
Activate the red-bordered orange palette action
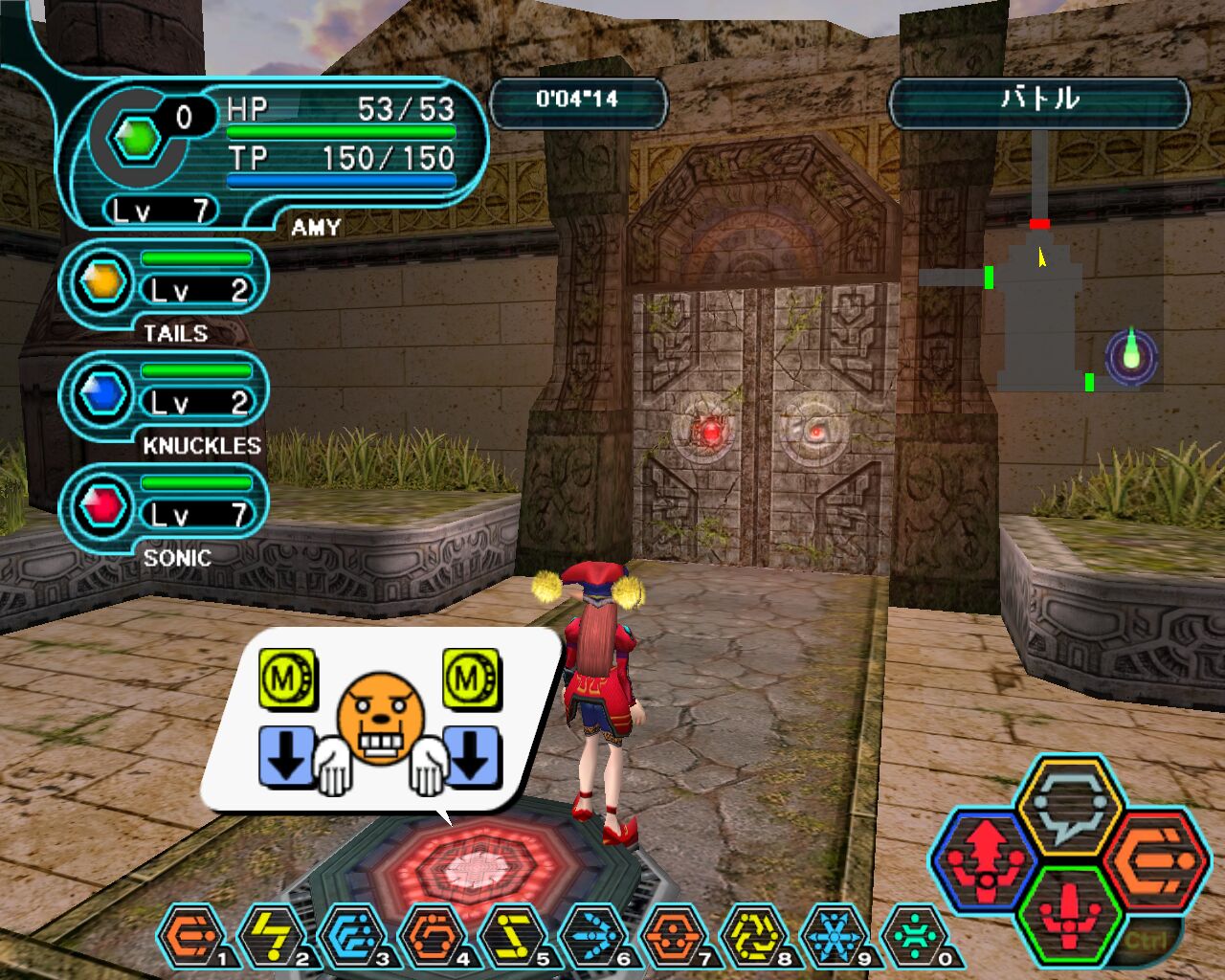tap(1157, 857)
